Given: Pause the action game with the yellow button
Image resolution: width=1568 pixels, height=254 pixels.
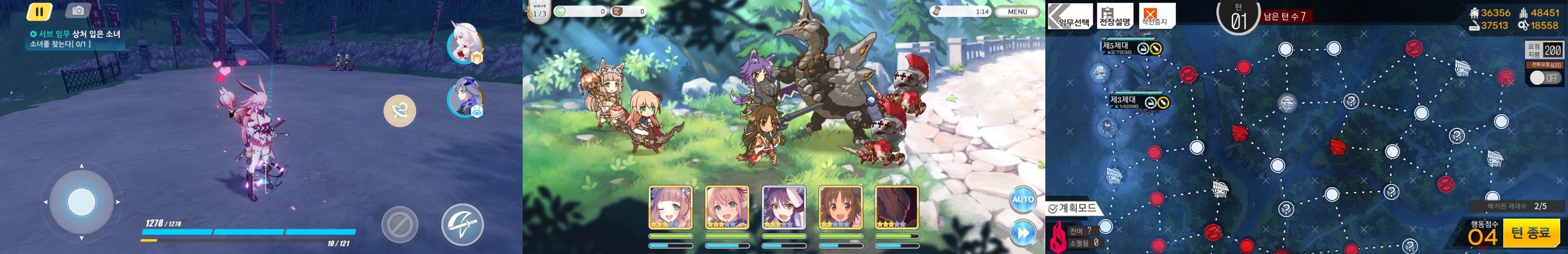Looking at the screenshot, I should [40, 11].
